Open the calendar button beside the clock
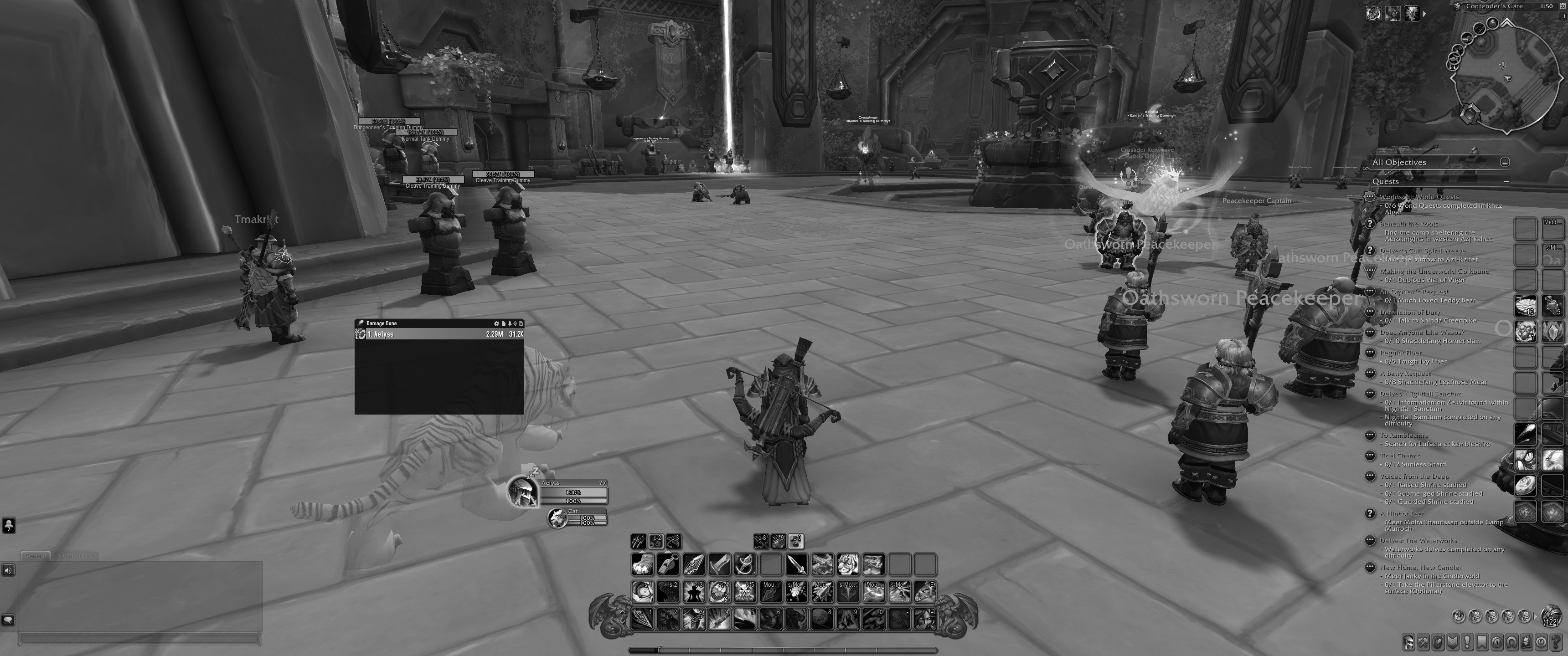The width and height of the screenshot is (1568, 656). 1563,7
